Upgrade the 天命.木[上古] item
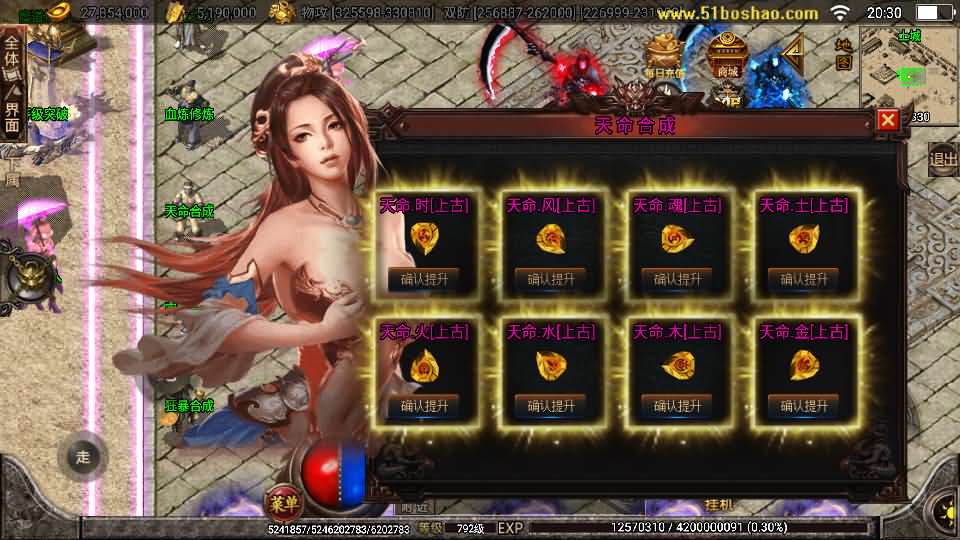Viewport: 960px width, 540px height. [677, 405]
